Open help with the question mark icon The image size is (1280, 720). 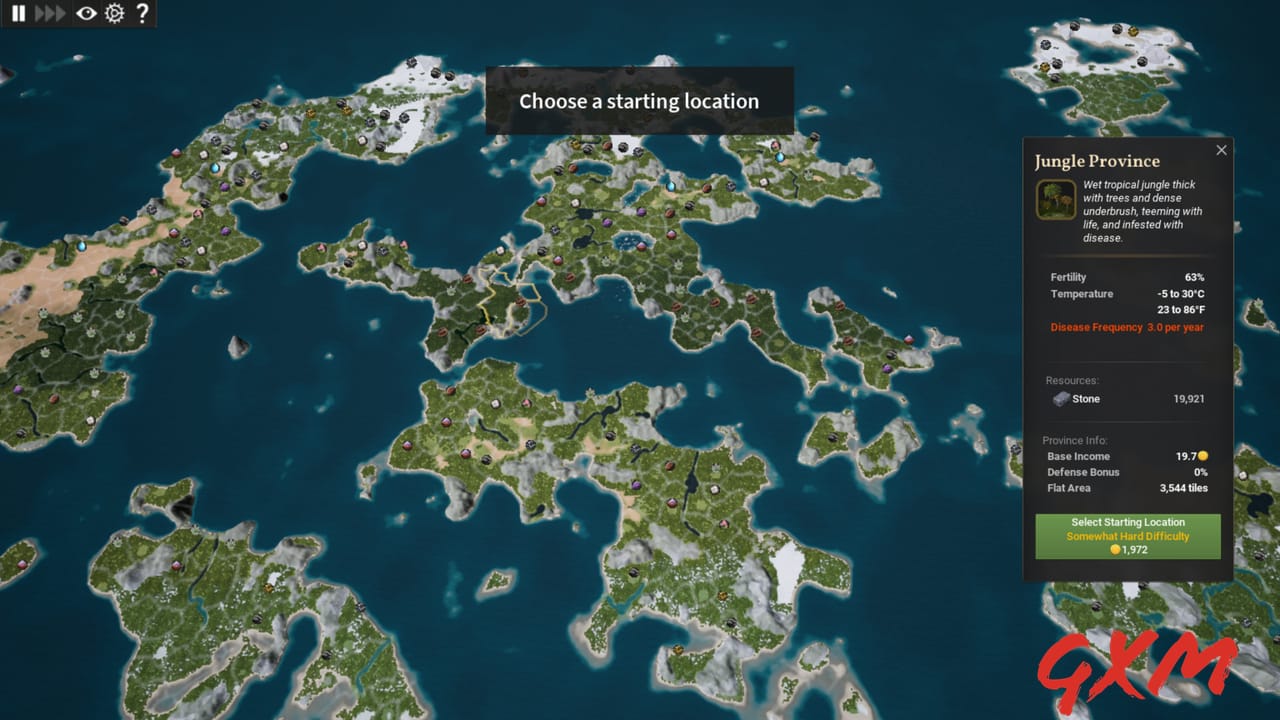click(x=143, y=14)
